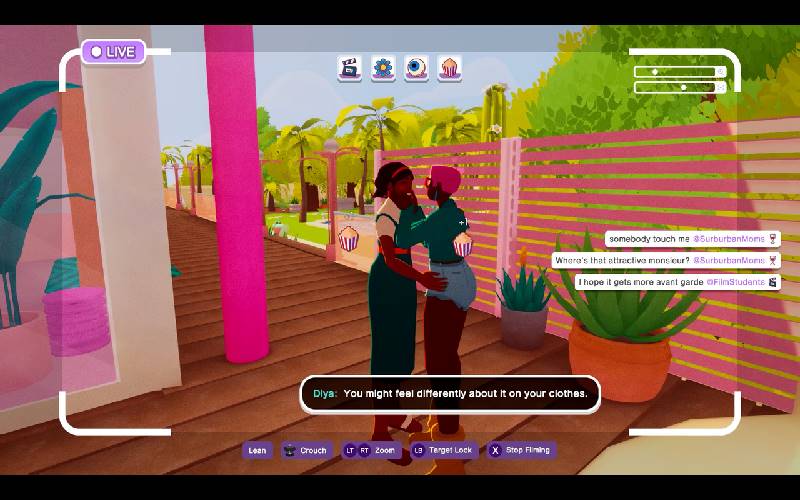Click the LIVE broadcast badge
Image resolution: width=800 pixels, height=500 pixels.
[113, 51]
